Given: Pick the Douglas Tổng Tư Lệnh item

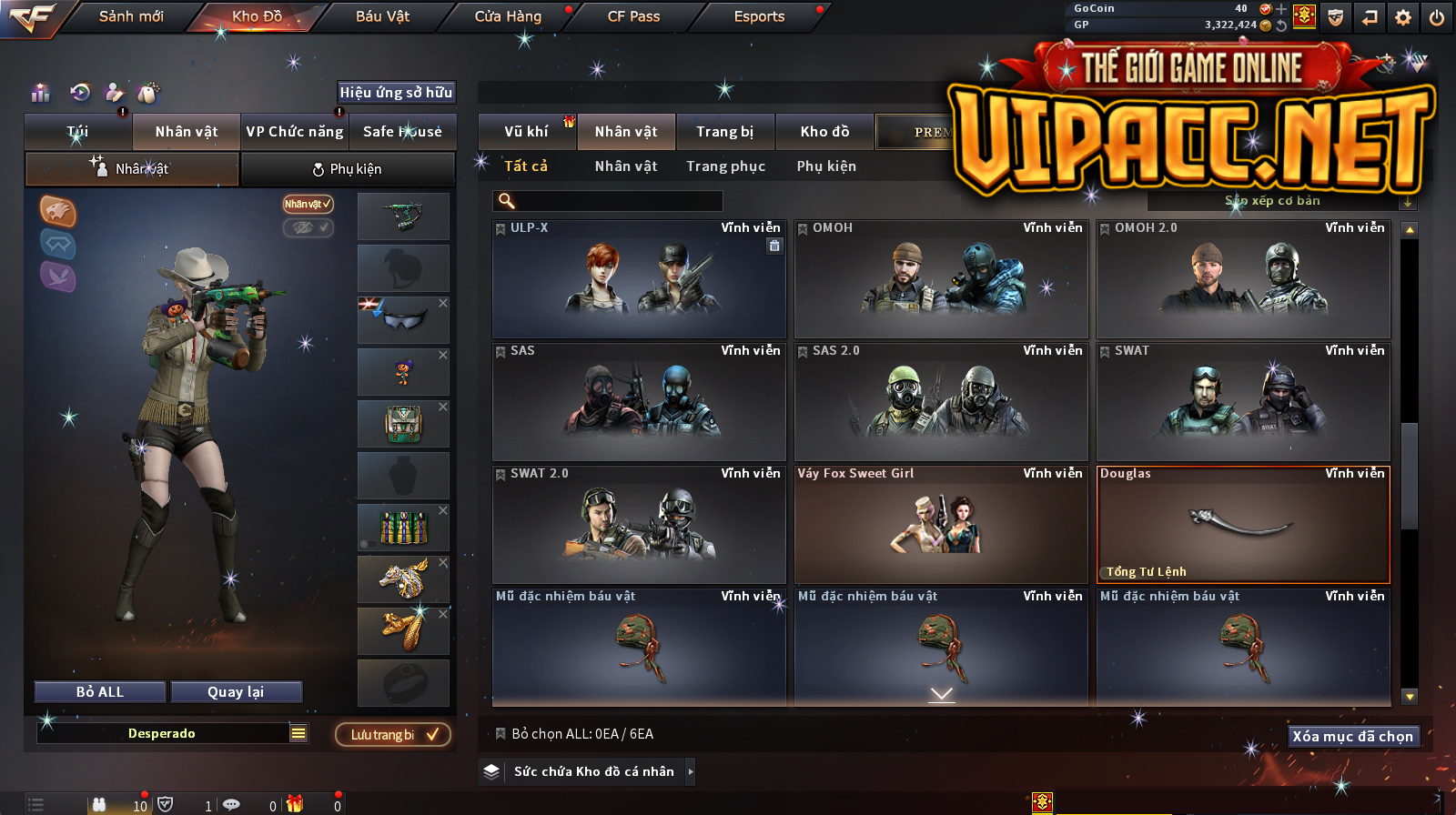Looking at the screenshot, I should point(1243,525).
